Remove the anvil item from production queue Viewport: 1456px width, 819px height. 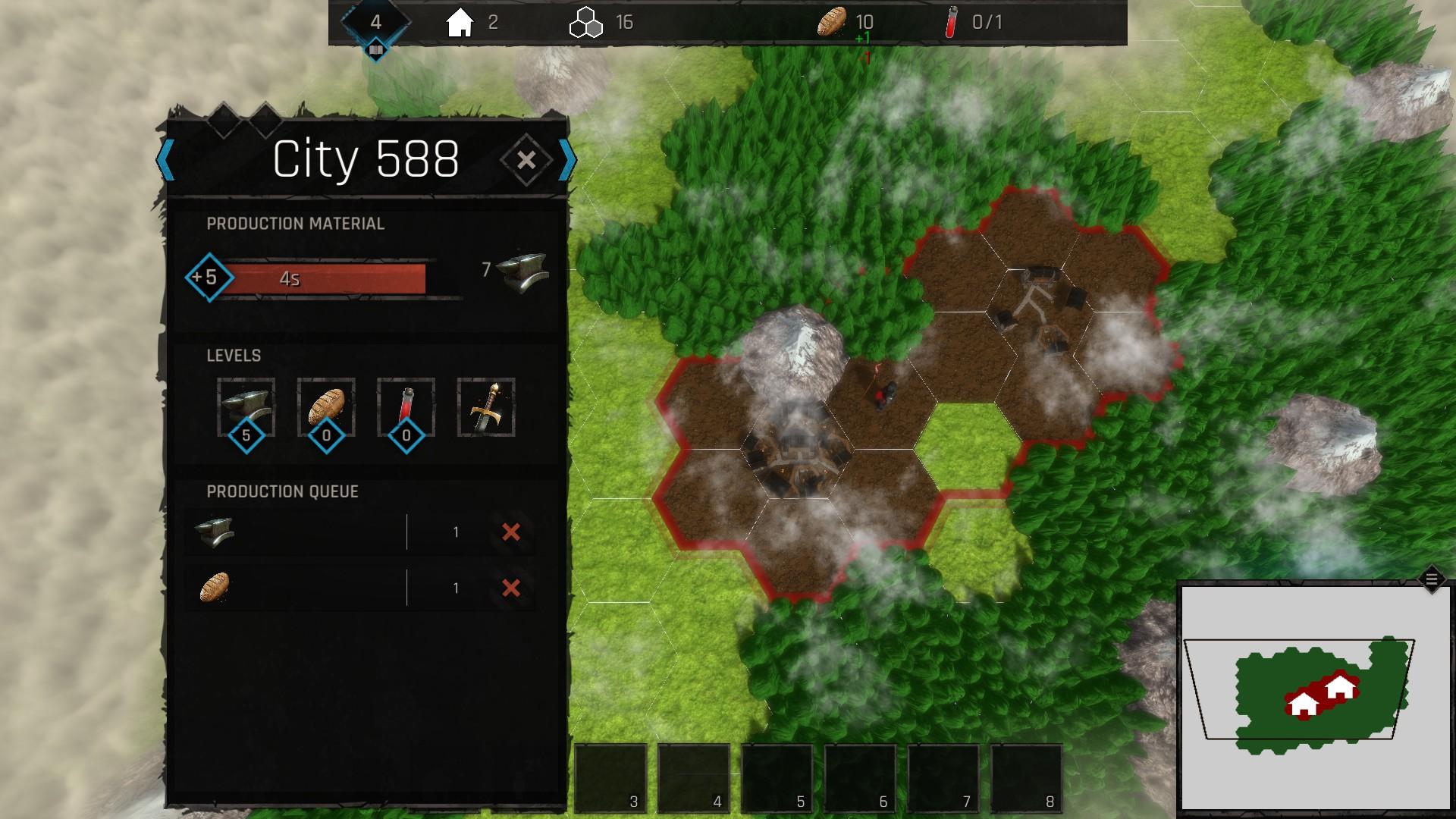(511, 532)
